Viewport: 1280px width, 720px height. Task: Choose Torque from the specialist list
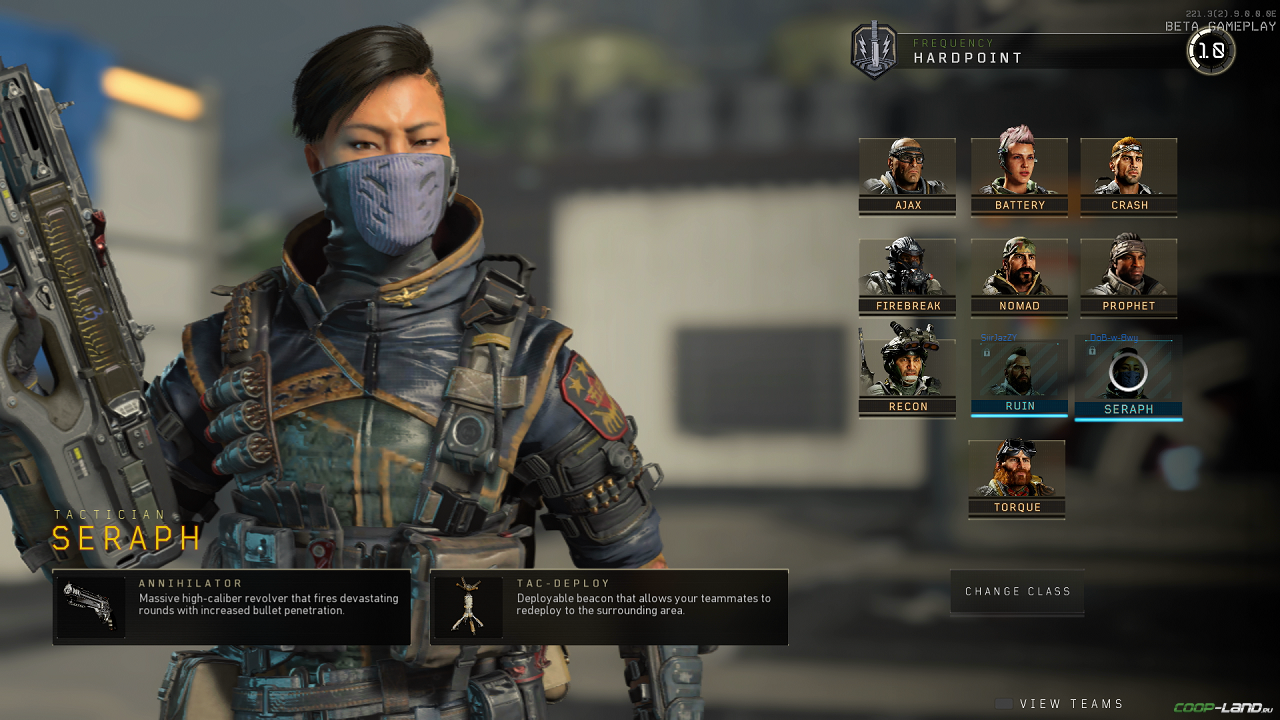[x=1017, y=478]
